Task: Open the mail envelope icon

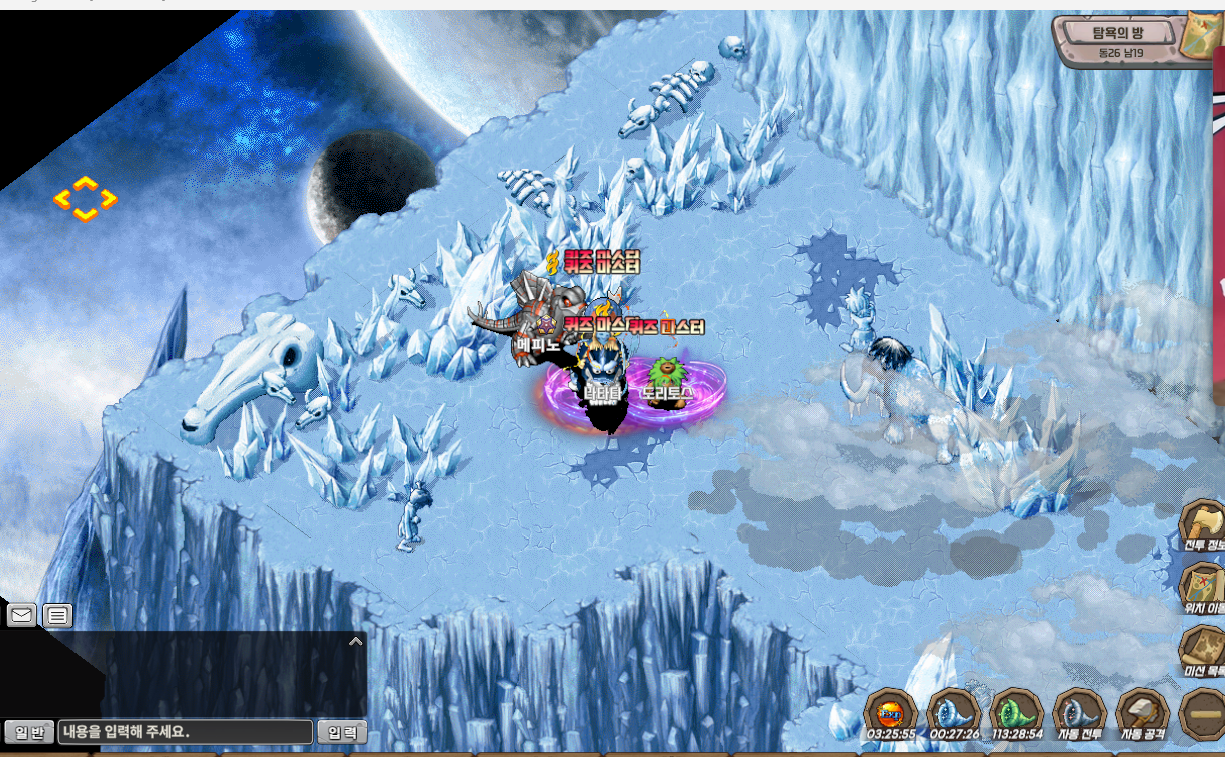Action: [21, 615]
